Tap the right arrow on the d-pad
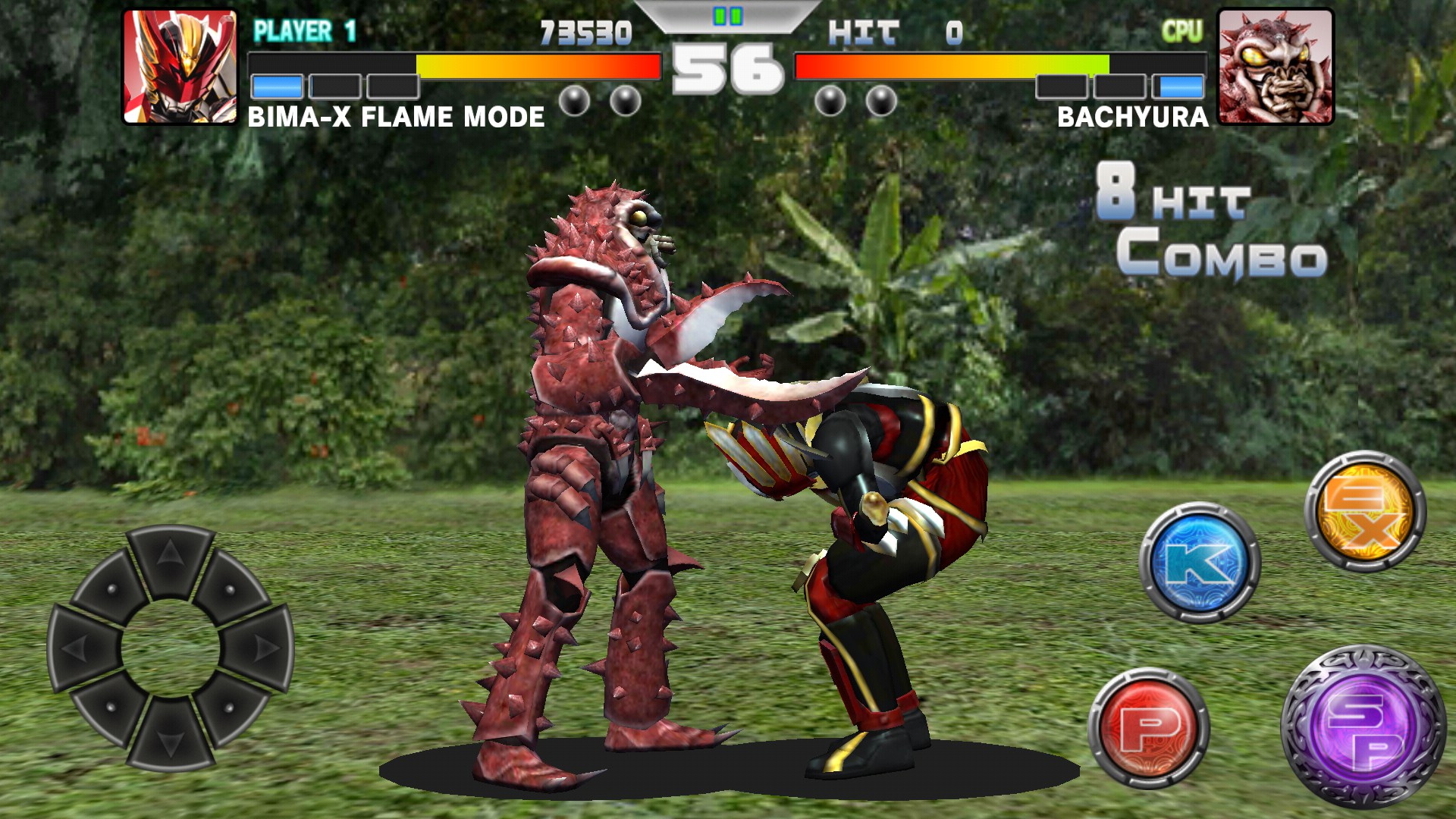1456x819 pixels. tap(260, 648)
